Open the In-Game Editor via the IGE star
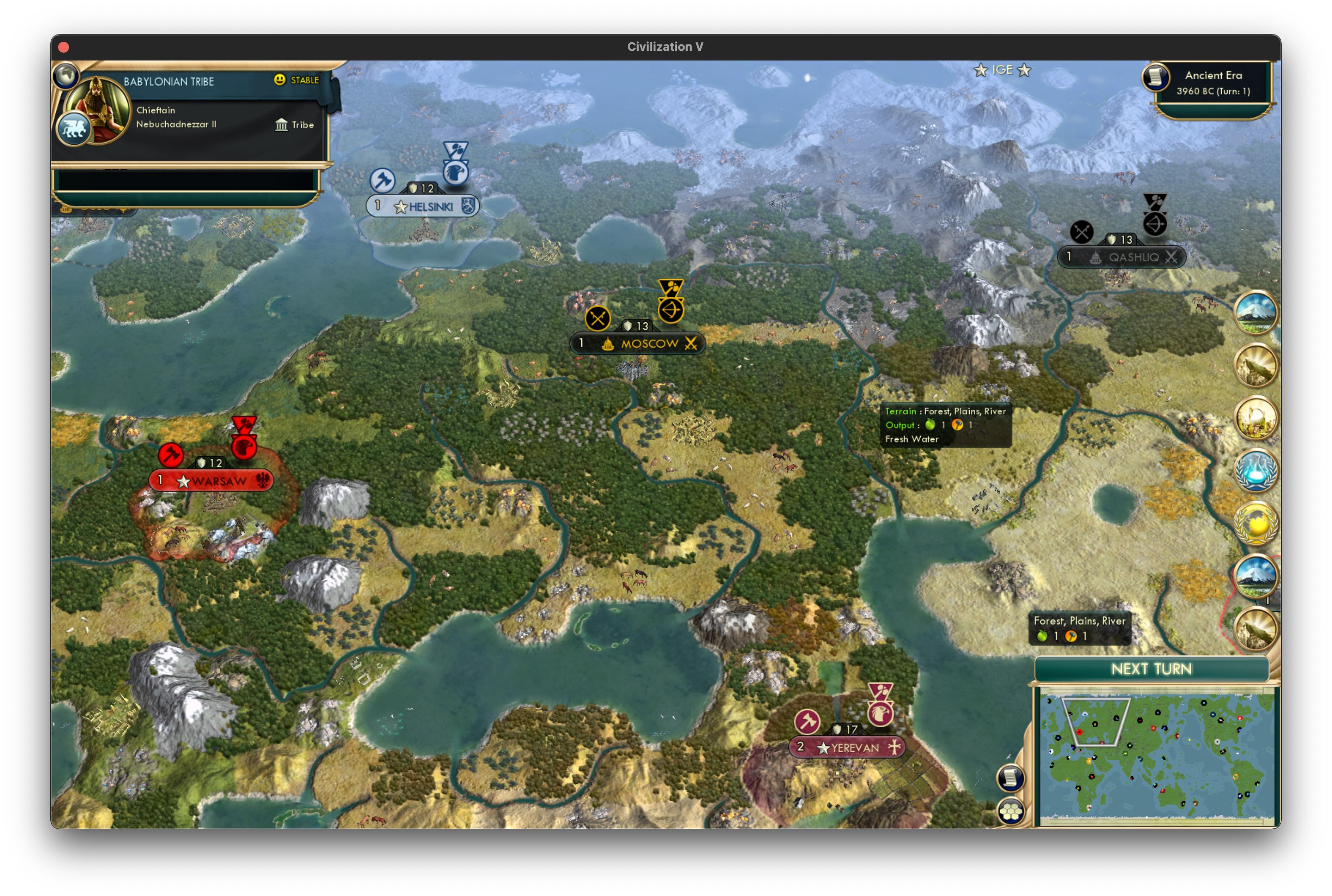 (1003, 70)
